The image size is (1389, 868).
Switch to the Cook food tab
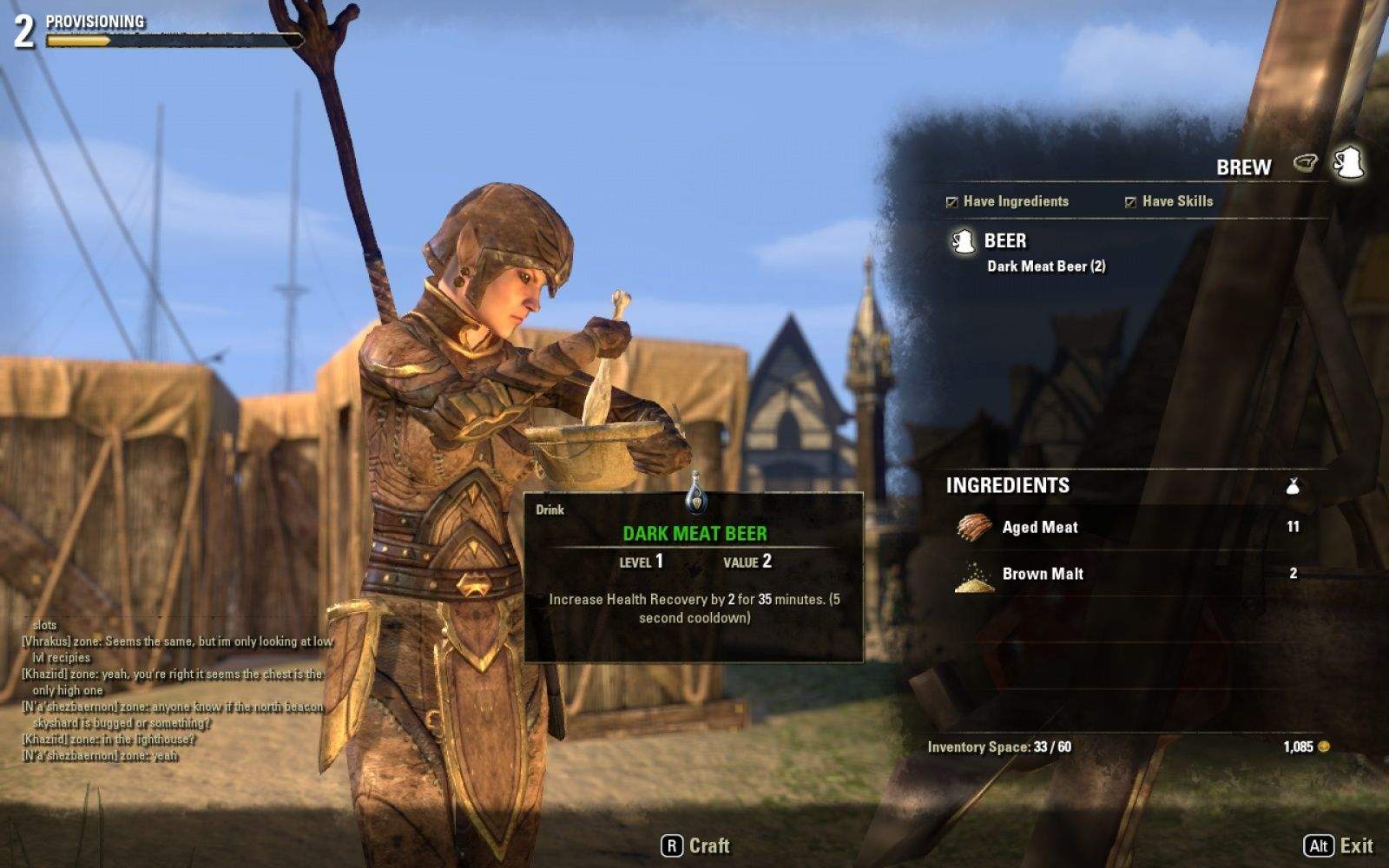(1305, 163)
